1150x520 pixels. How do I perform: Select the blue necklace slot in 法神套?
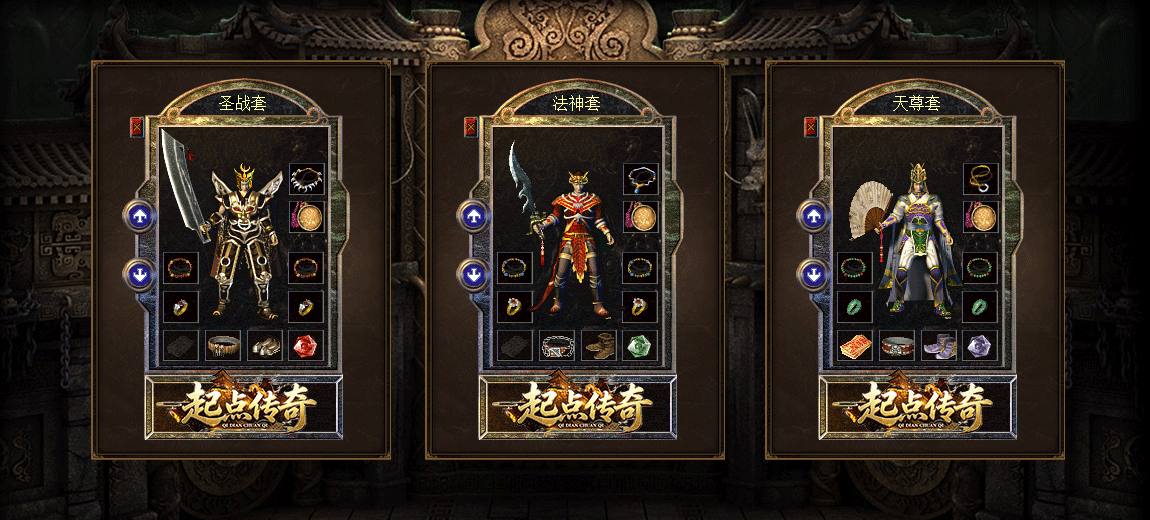[x=640, y=180]
